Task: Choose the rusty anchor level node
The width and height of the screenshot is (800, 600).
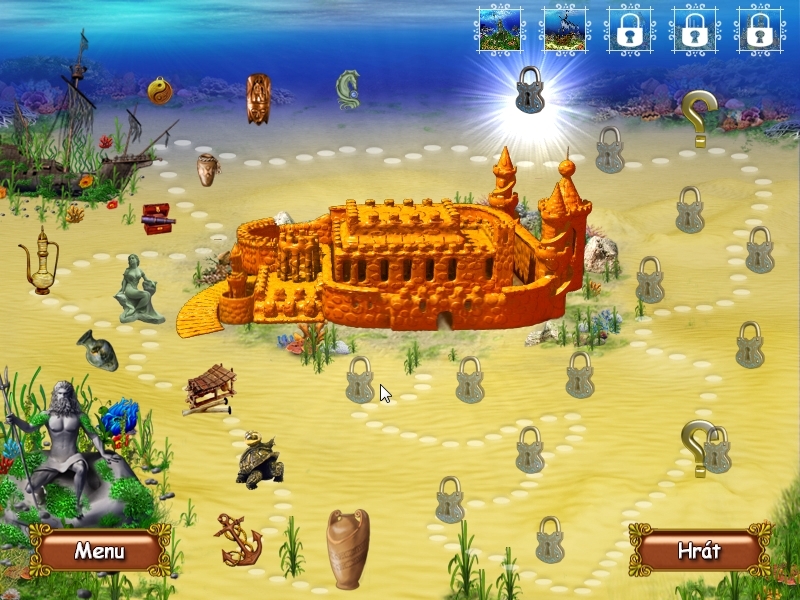Action: pyautogui.click(x=238, y=540)
